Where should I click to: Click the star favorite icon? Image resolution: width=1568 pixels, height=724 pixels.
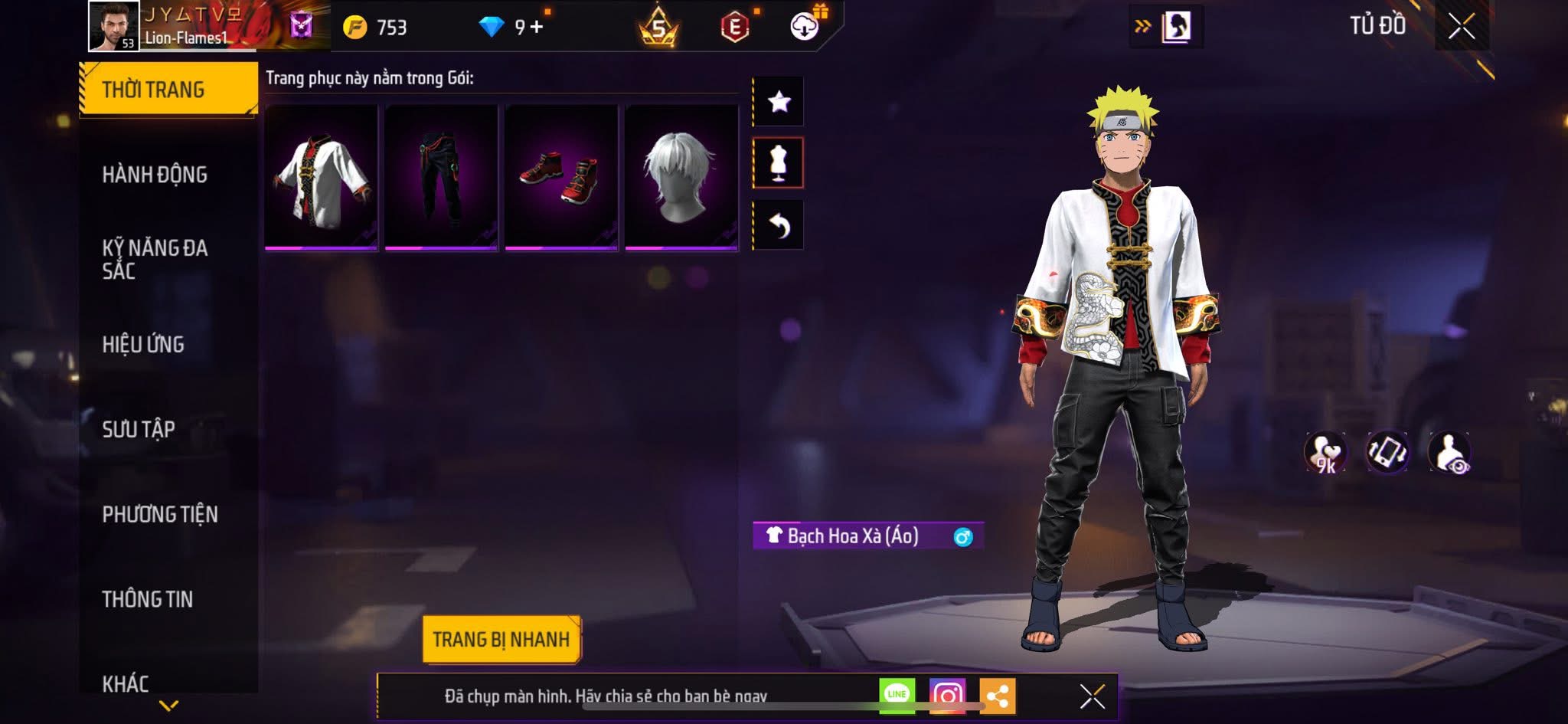tap(779, 100)
